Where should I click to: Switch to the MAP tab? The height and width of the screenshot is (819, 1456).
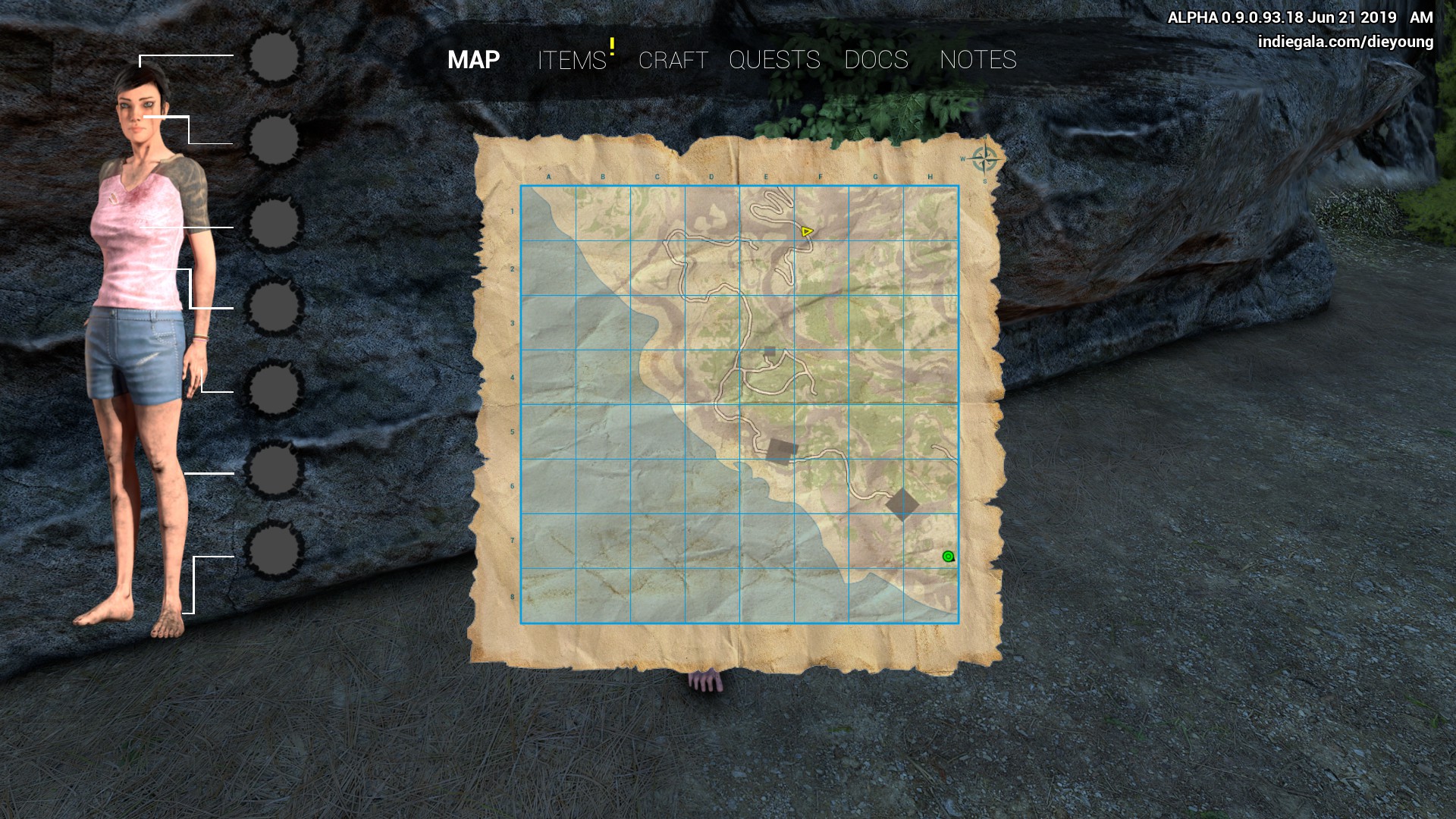tap(473, 60)
